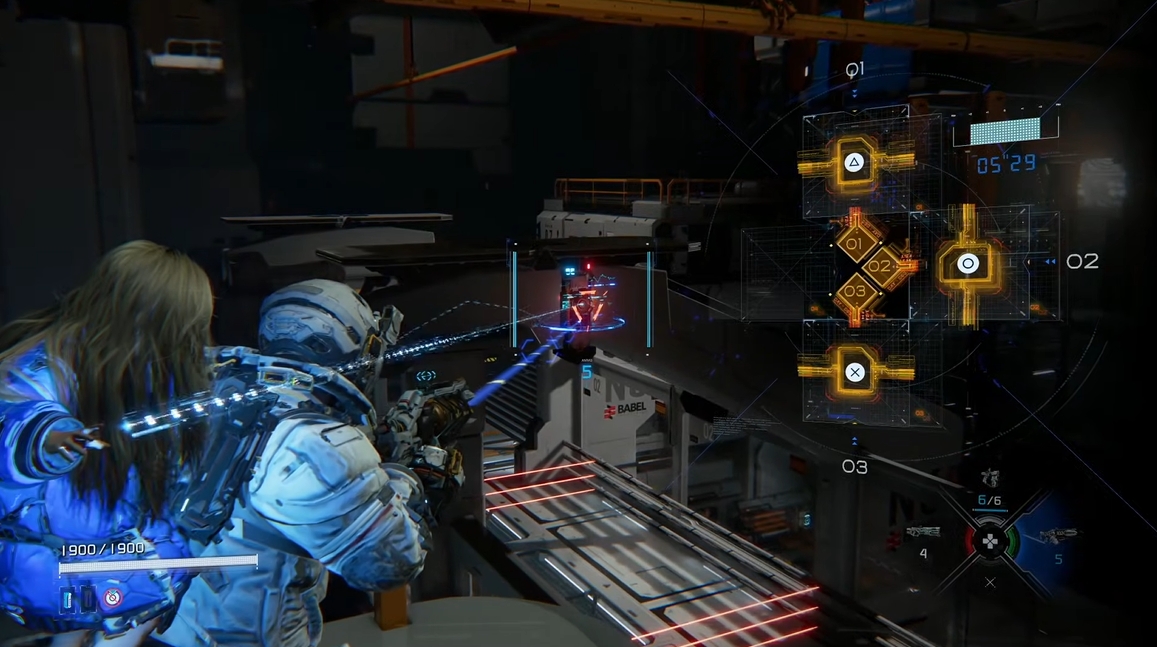Activate the hack panel with the cross symbol
The height and width of the screenshot is (647, 1157).
[x=855, y=372]
